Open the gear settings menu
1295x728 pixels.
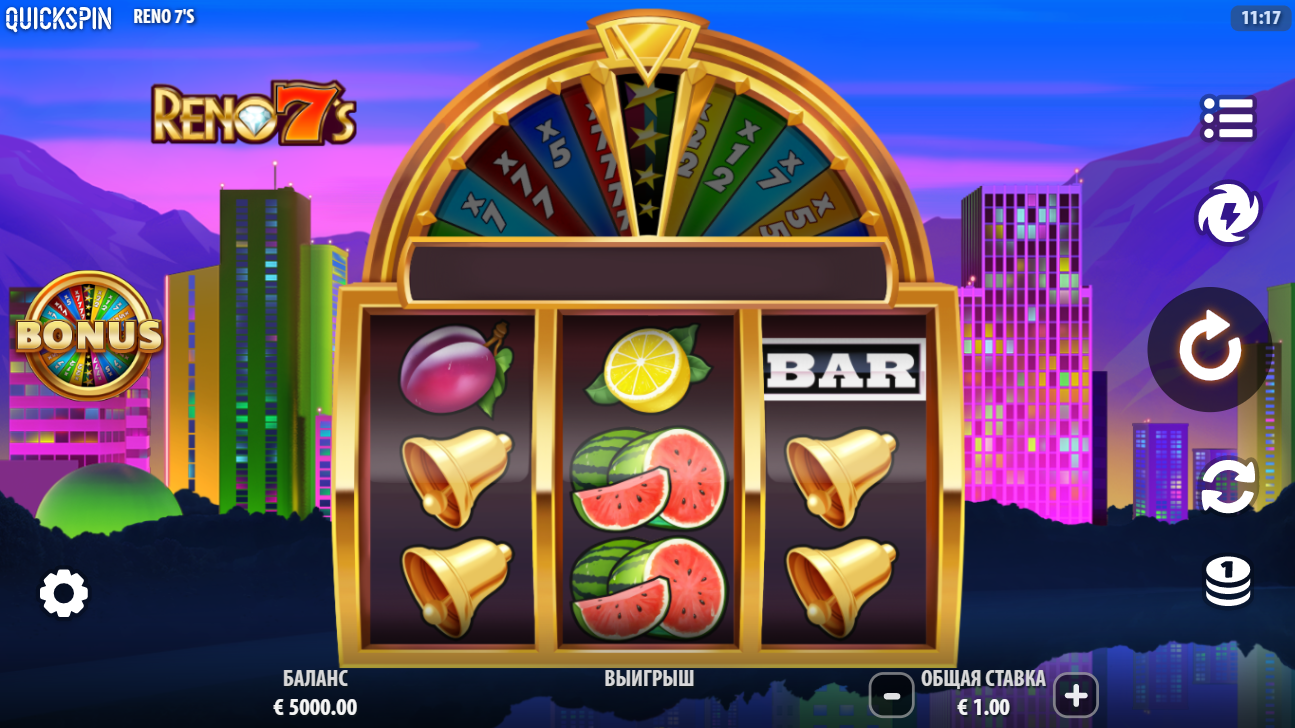(x=64, y=593)
